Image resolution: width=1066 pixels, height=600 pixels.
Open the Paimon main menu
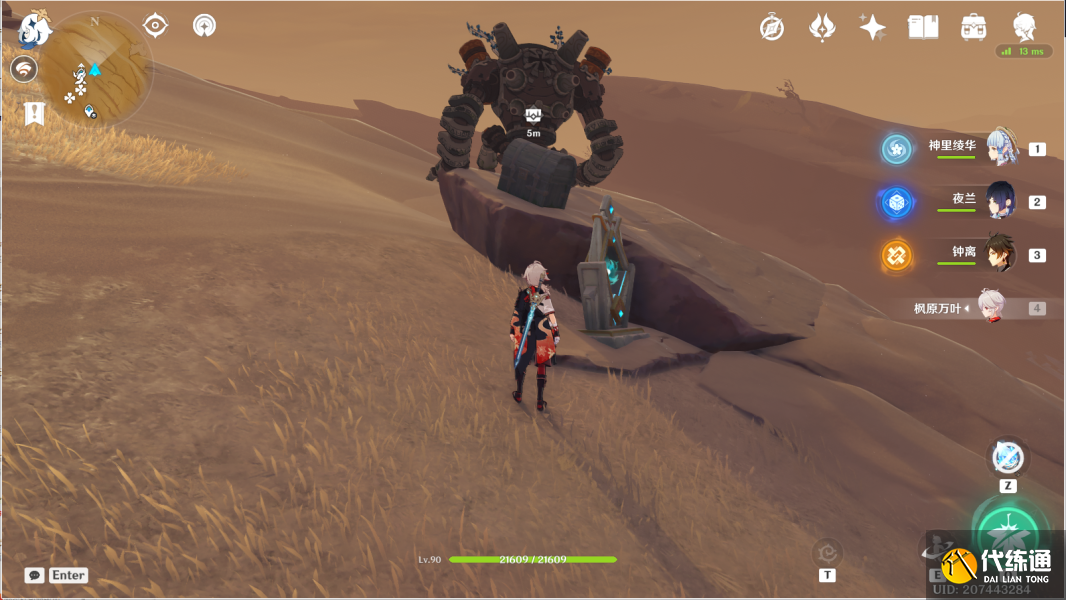(34, 30)
